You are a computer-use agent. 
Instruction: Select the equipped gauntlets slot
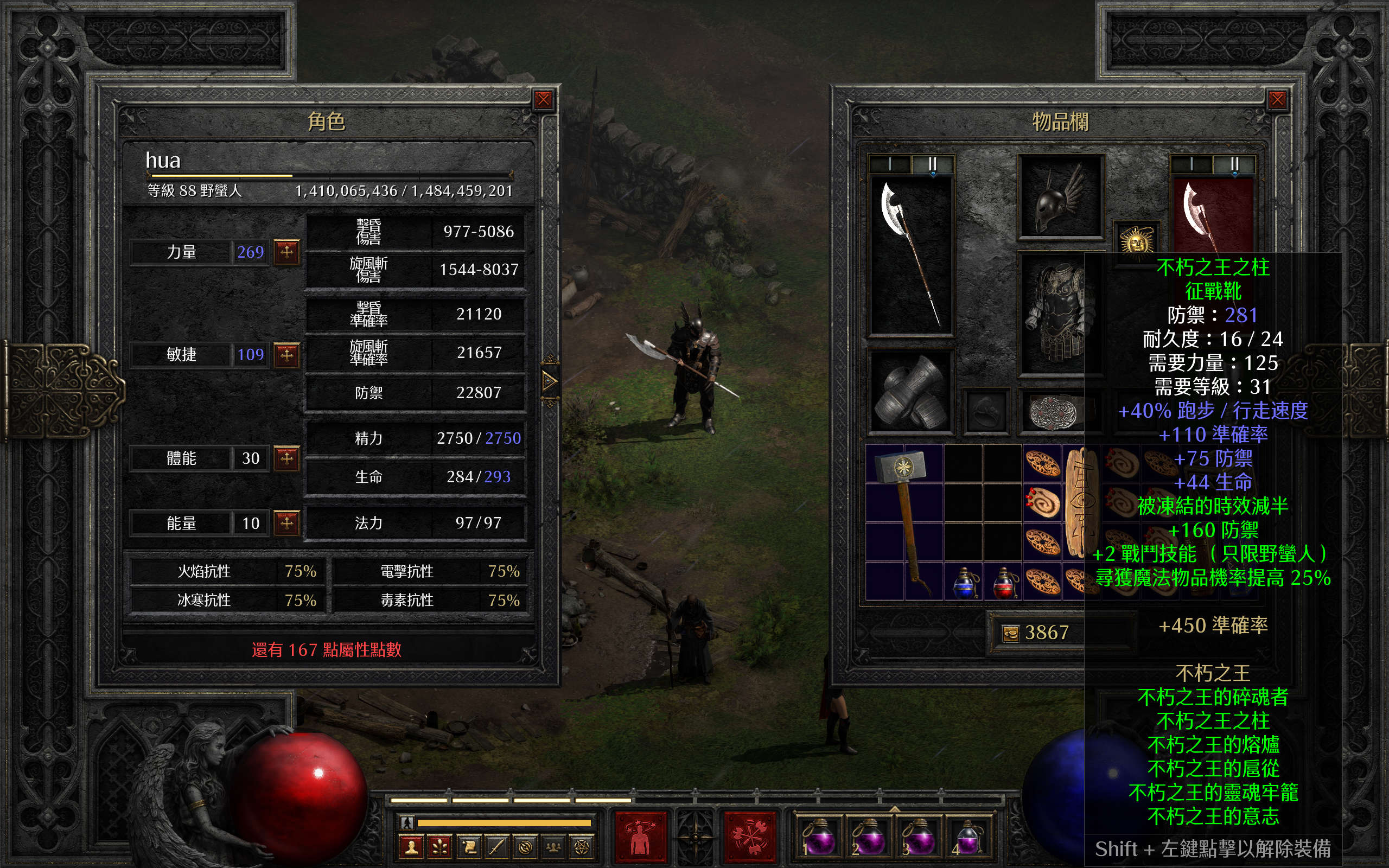tap(910, 392)
